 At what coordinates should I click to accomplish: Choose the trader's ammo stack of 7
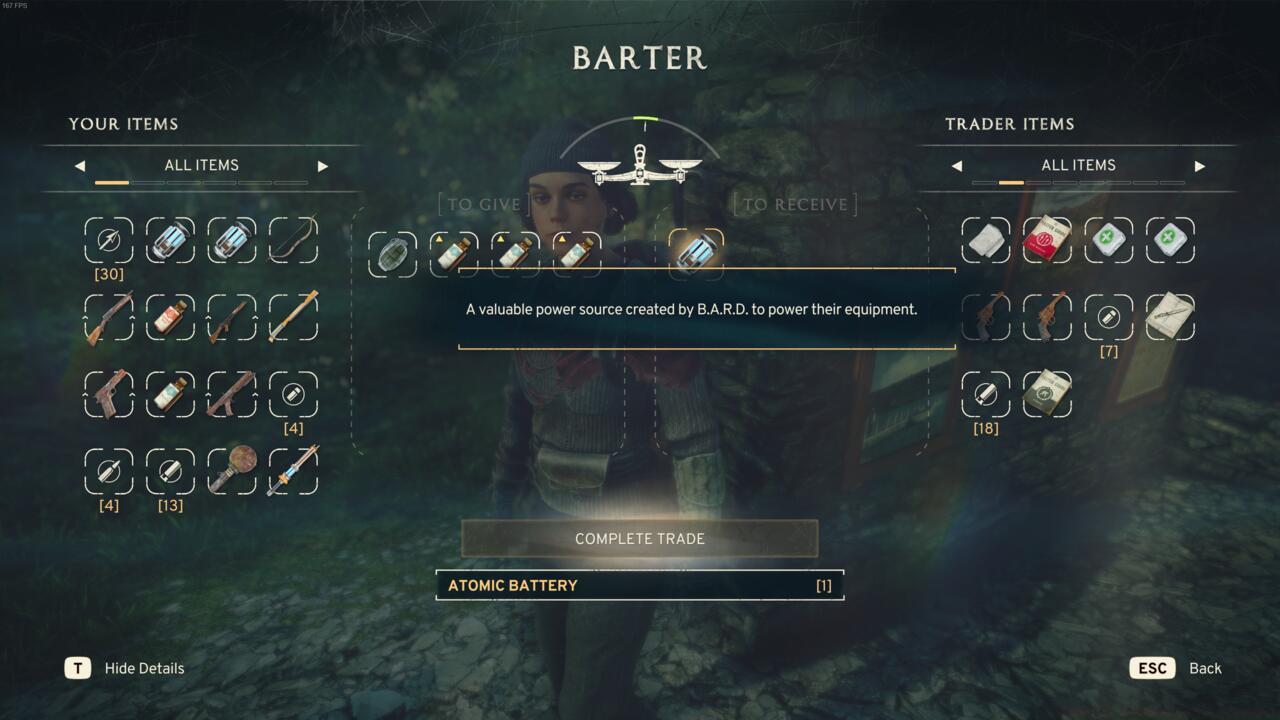pos(1108,318)
